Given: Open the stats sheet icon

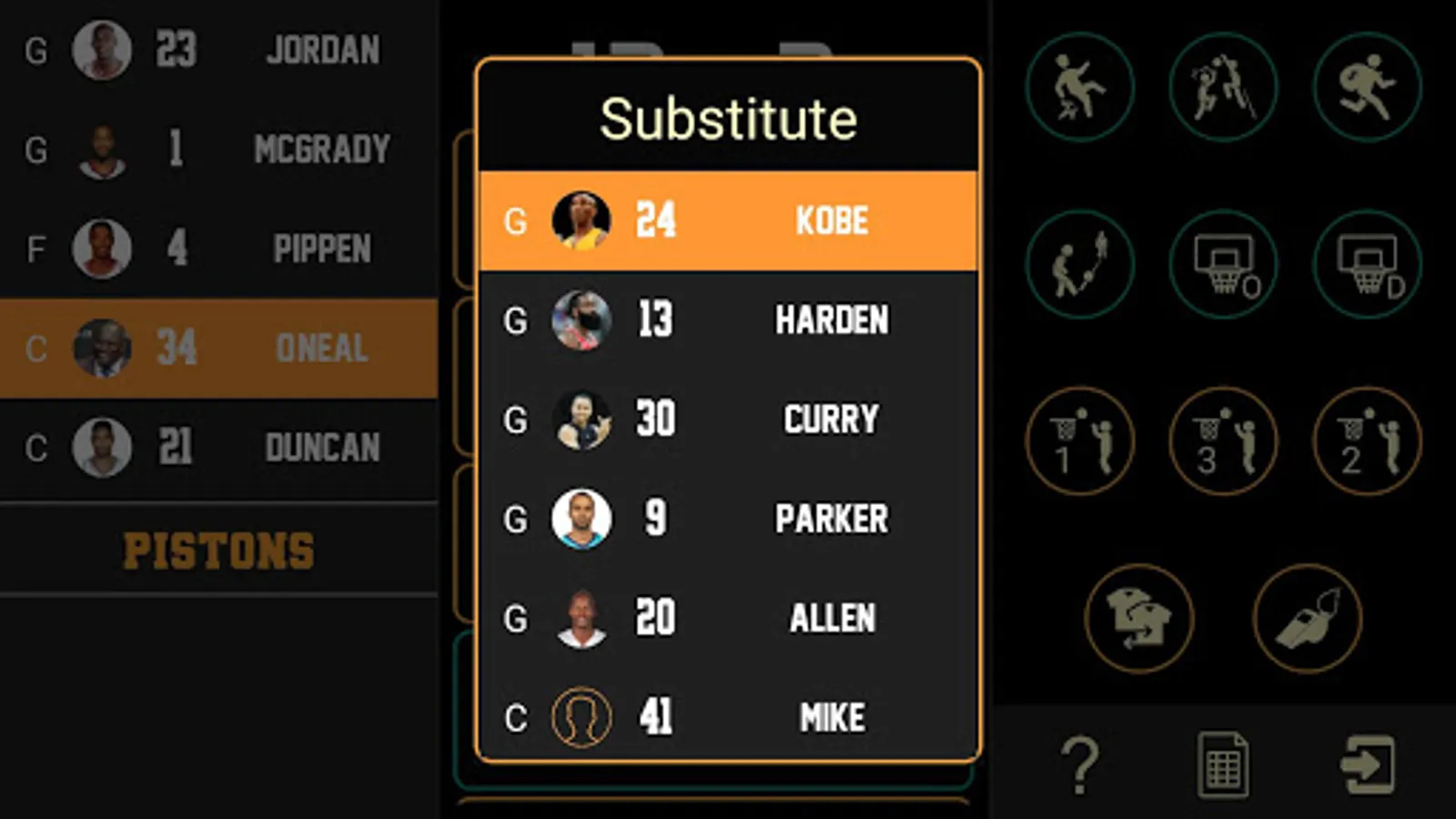Looking at the screenshot, I should (1222, 764).
